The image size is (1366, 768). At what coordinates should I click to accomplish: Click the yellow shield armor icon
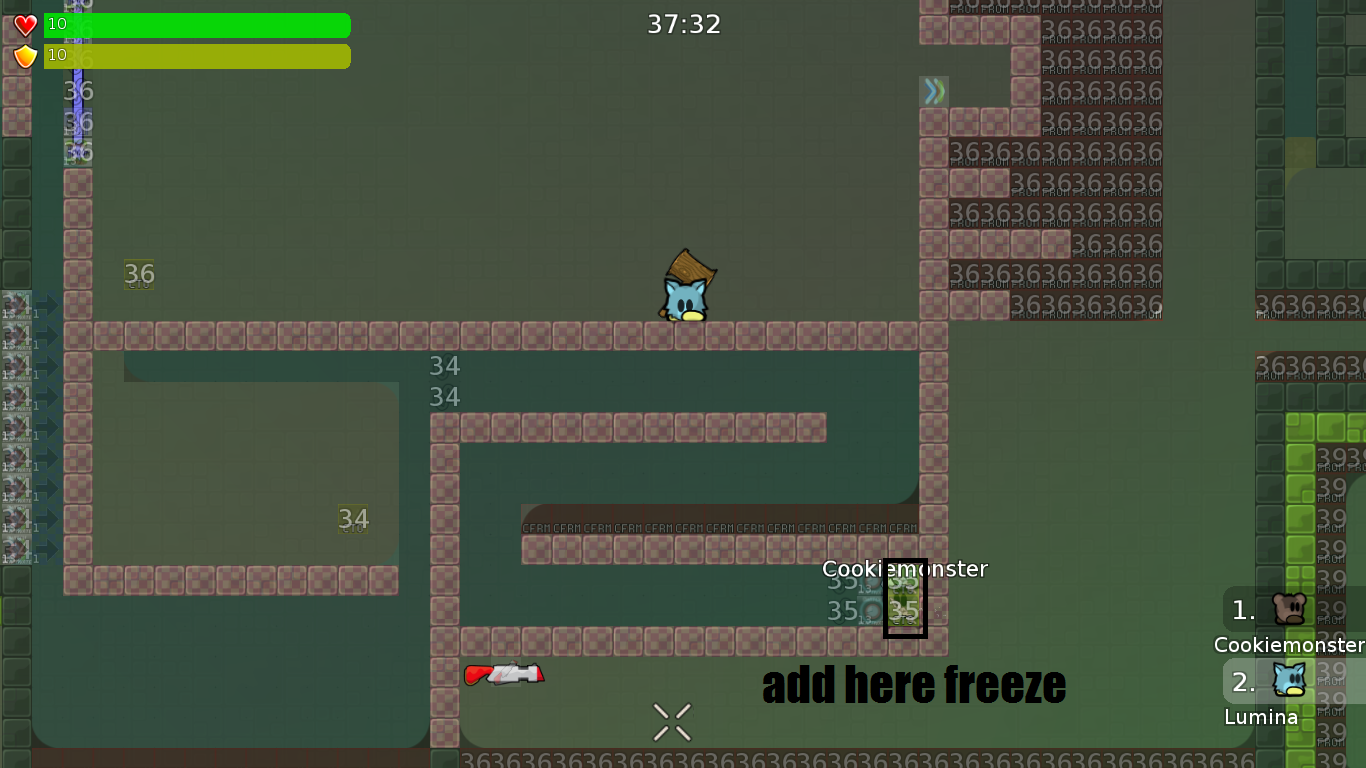tap(25, 56)
